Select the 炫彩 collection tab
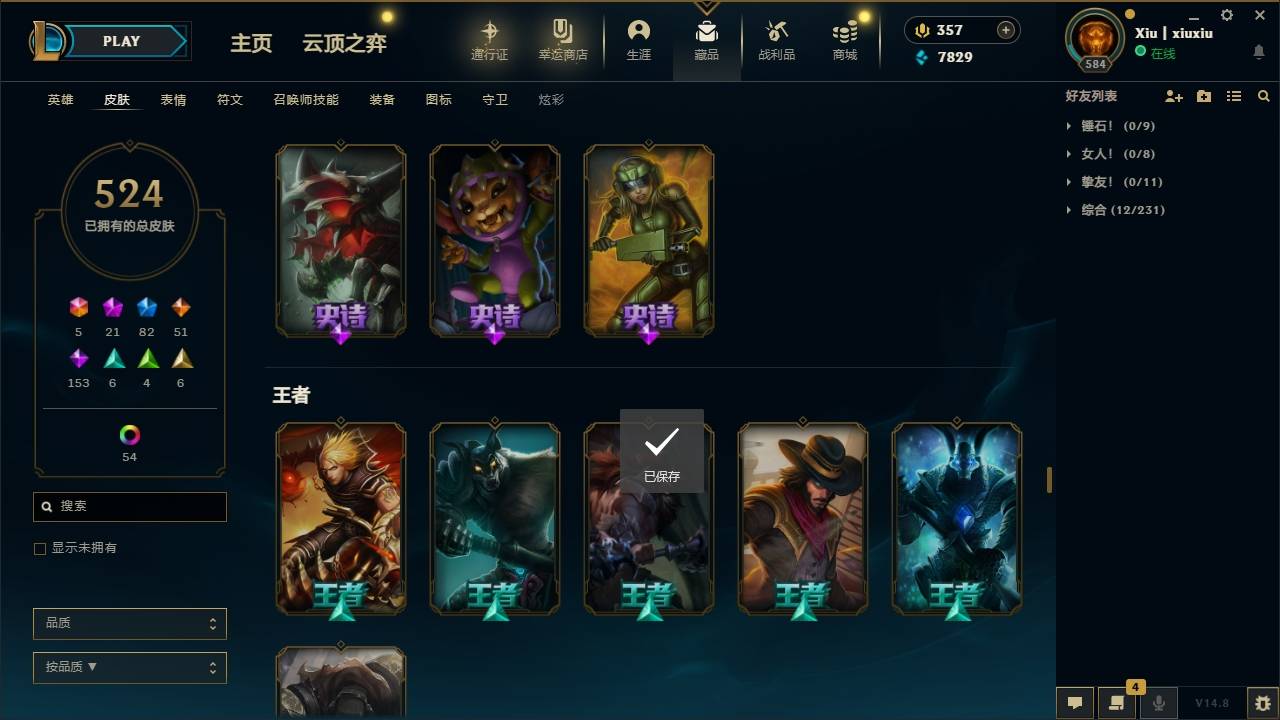The height and width of the screenshot is (720, 1280). pos(551,99)
